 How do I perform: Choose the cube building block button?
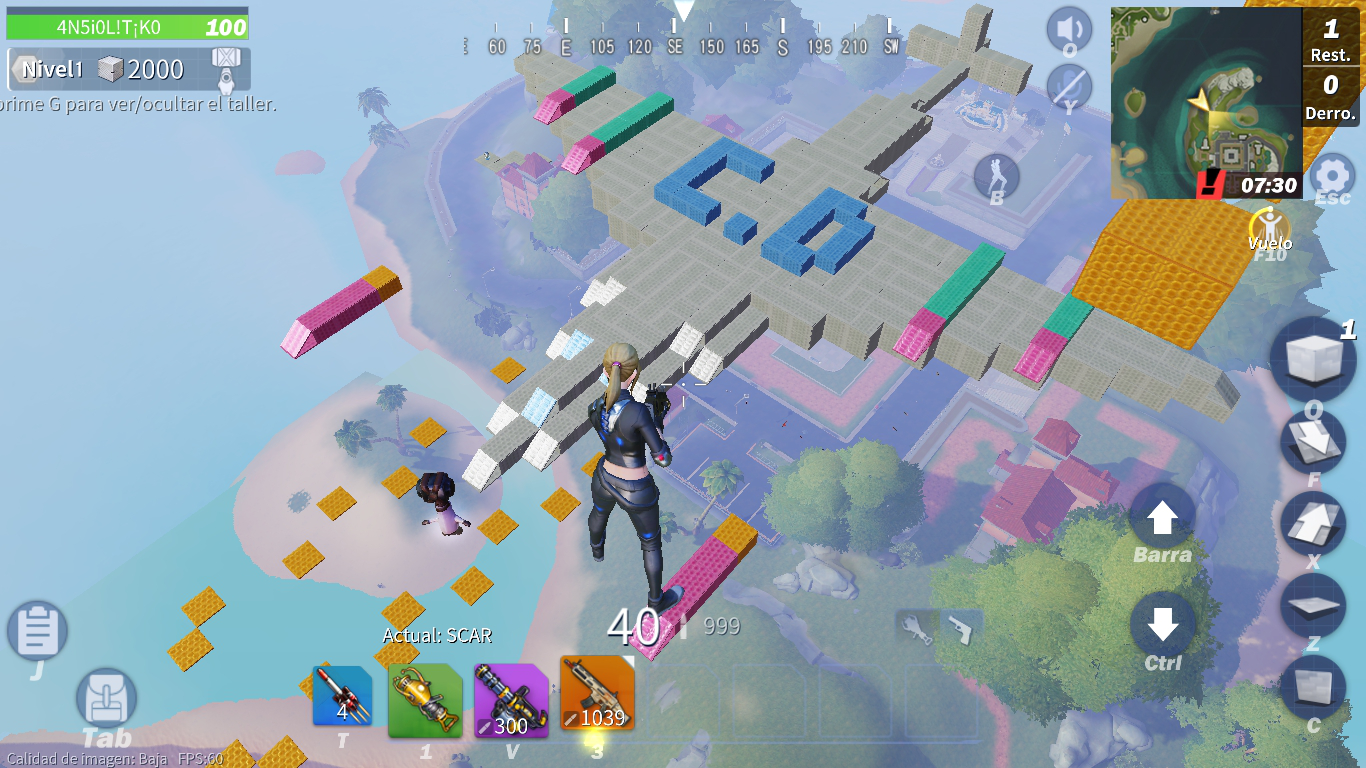(x=1313, y=360)
